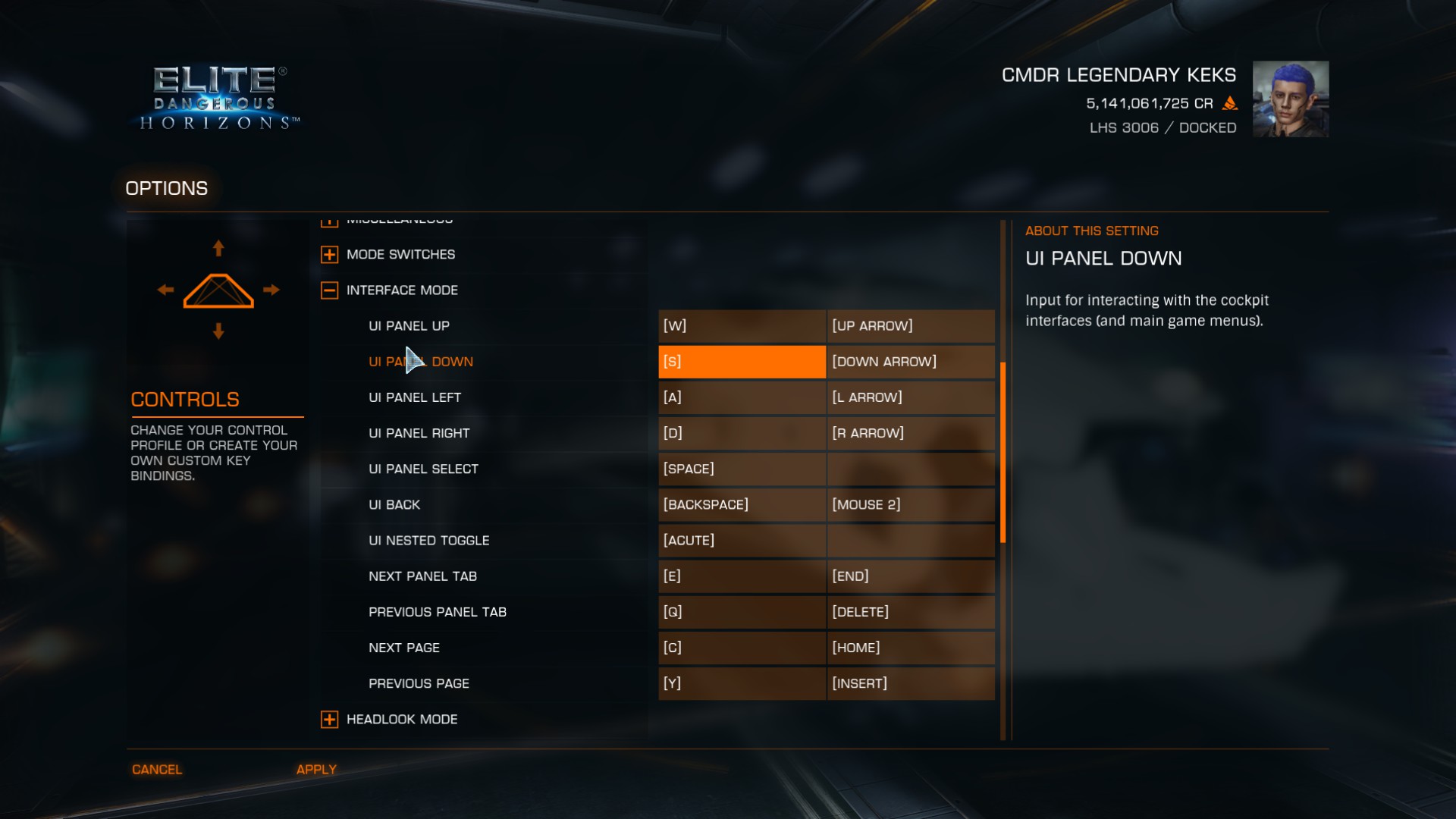Rebind UI Panel Left [A] key
Screen dimensions: 1456x819
741,397
